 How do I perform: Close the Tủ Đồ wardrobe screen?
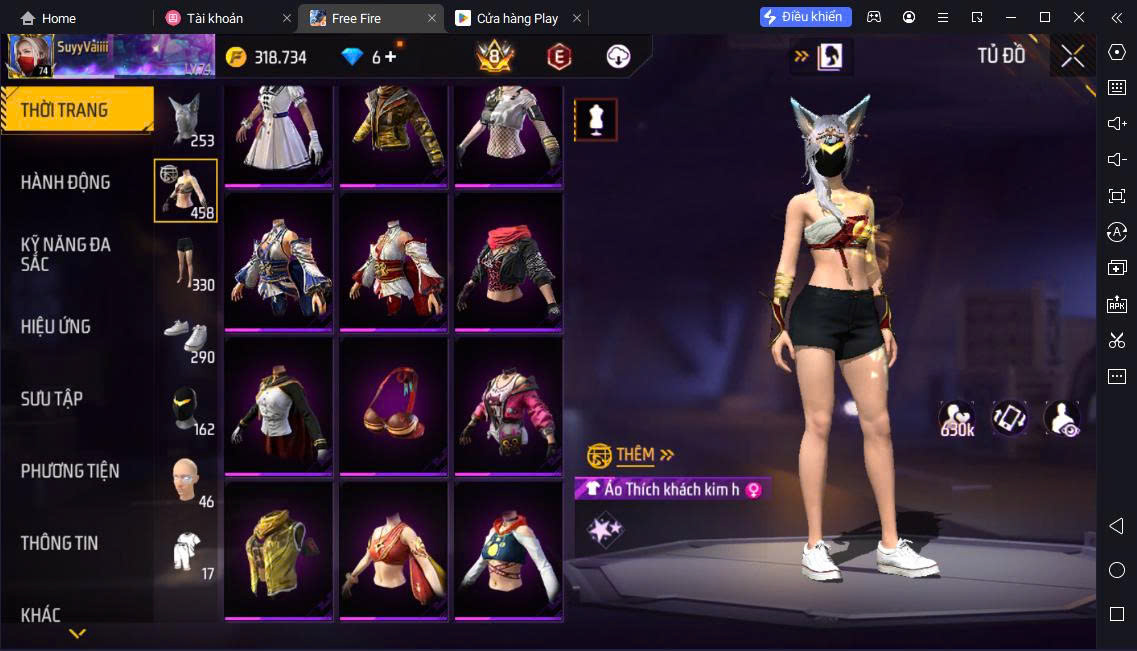1072,57
